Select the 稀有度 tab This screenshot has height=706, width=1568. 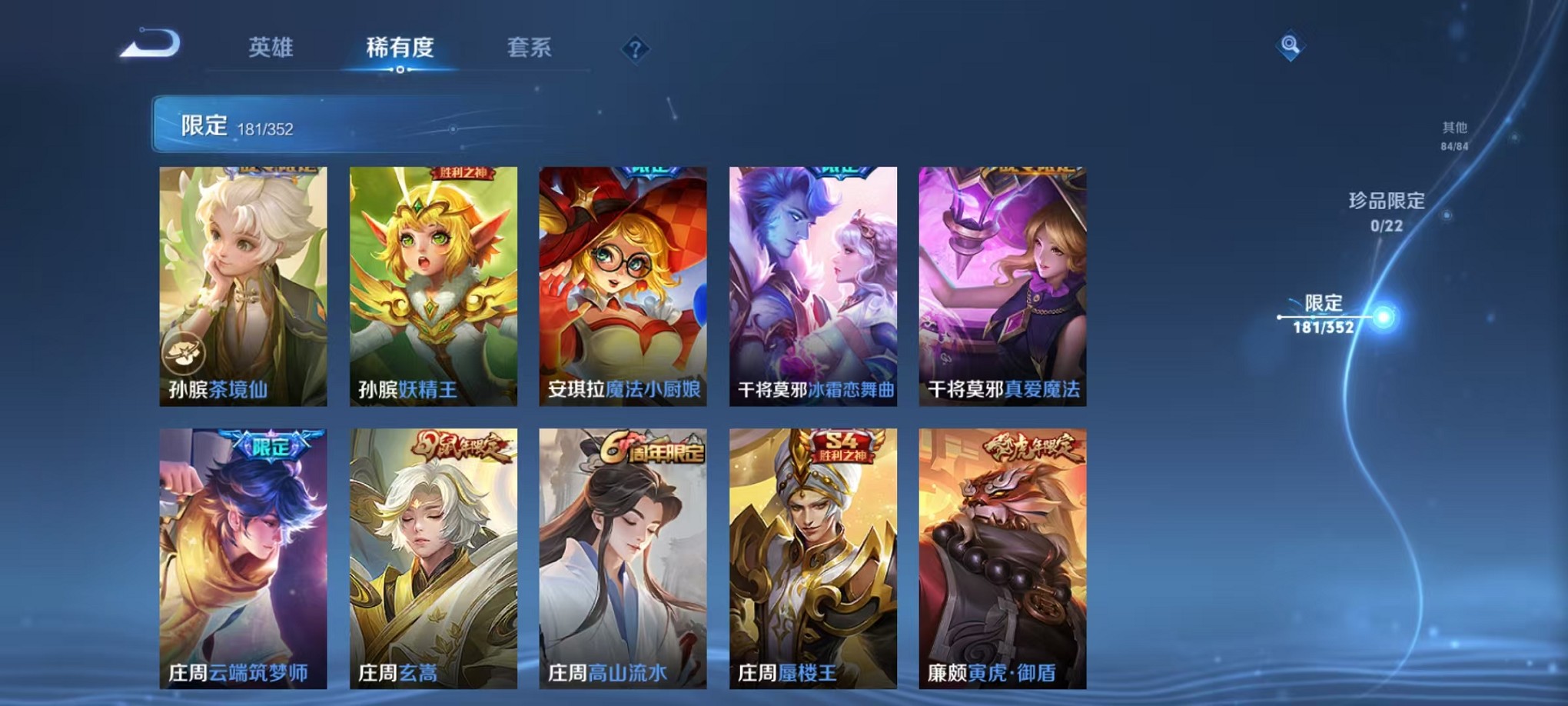pos(399,48)
